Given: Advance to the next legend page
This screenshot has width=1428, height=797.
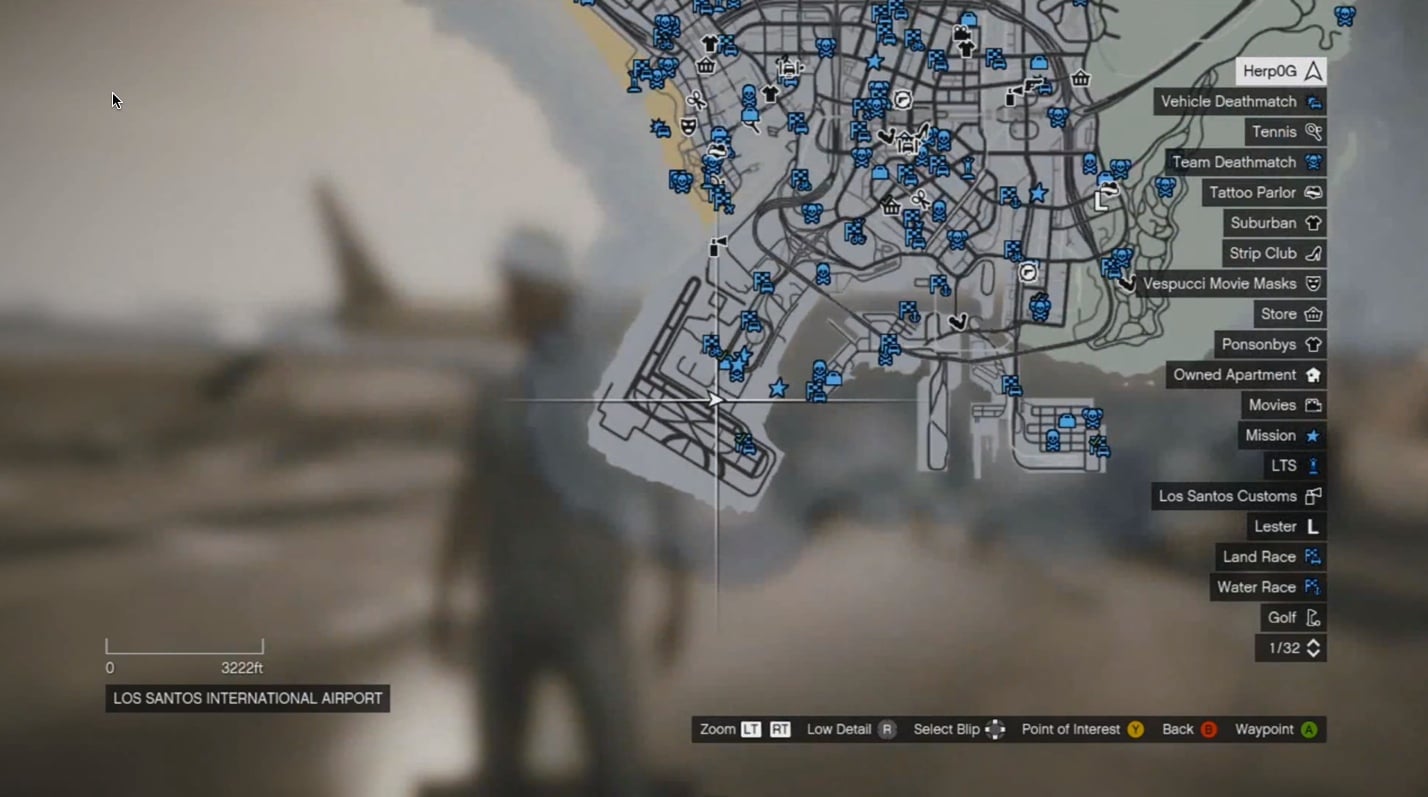Looking at the screenshot, I should [x=1313, y=648].
